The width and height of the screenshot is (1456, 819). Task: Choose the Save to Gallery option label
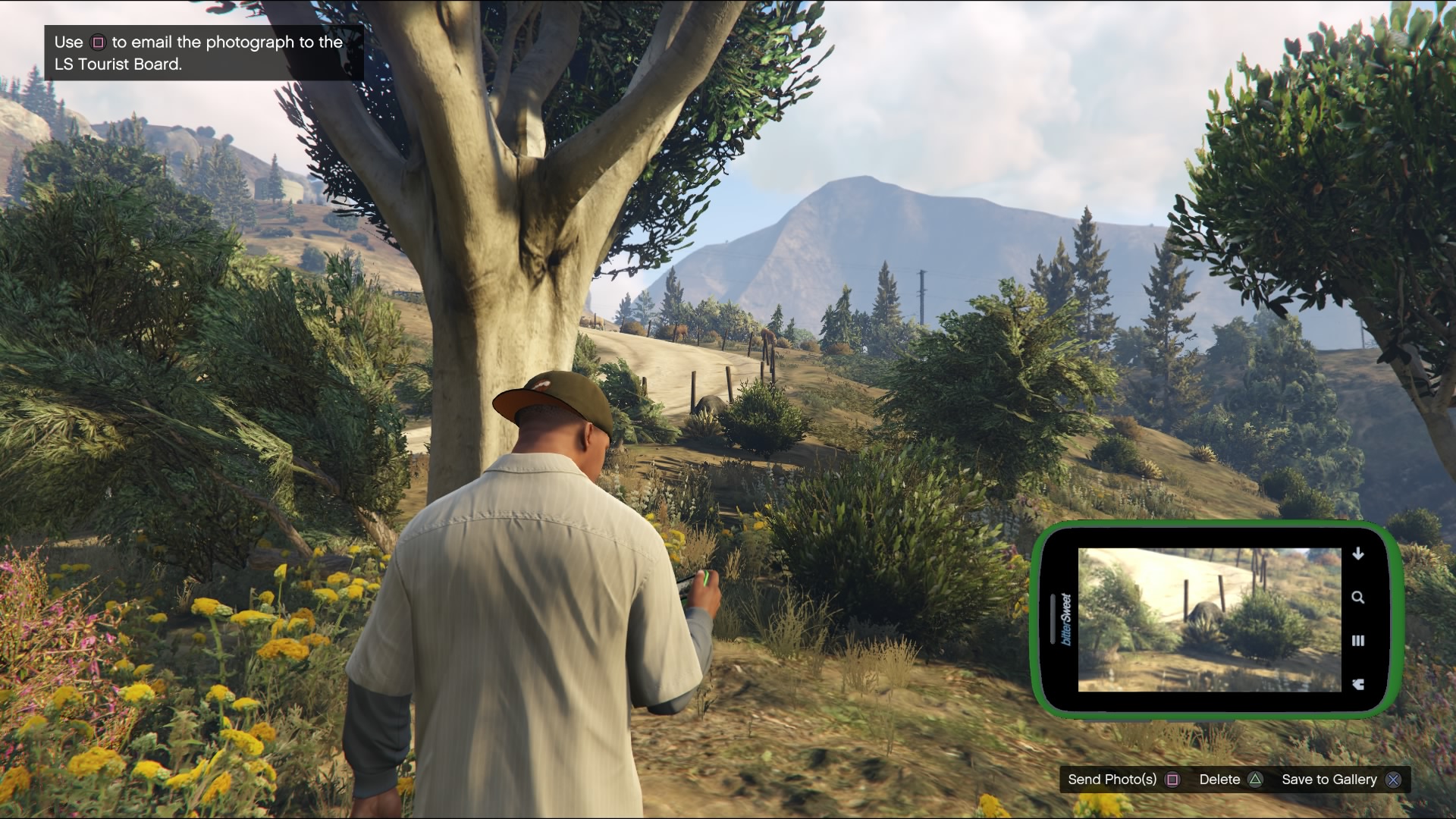coord(1329,780)
